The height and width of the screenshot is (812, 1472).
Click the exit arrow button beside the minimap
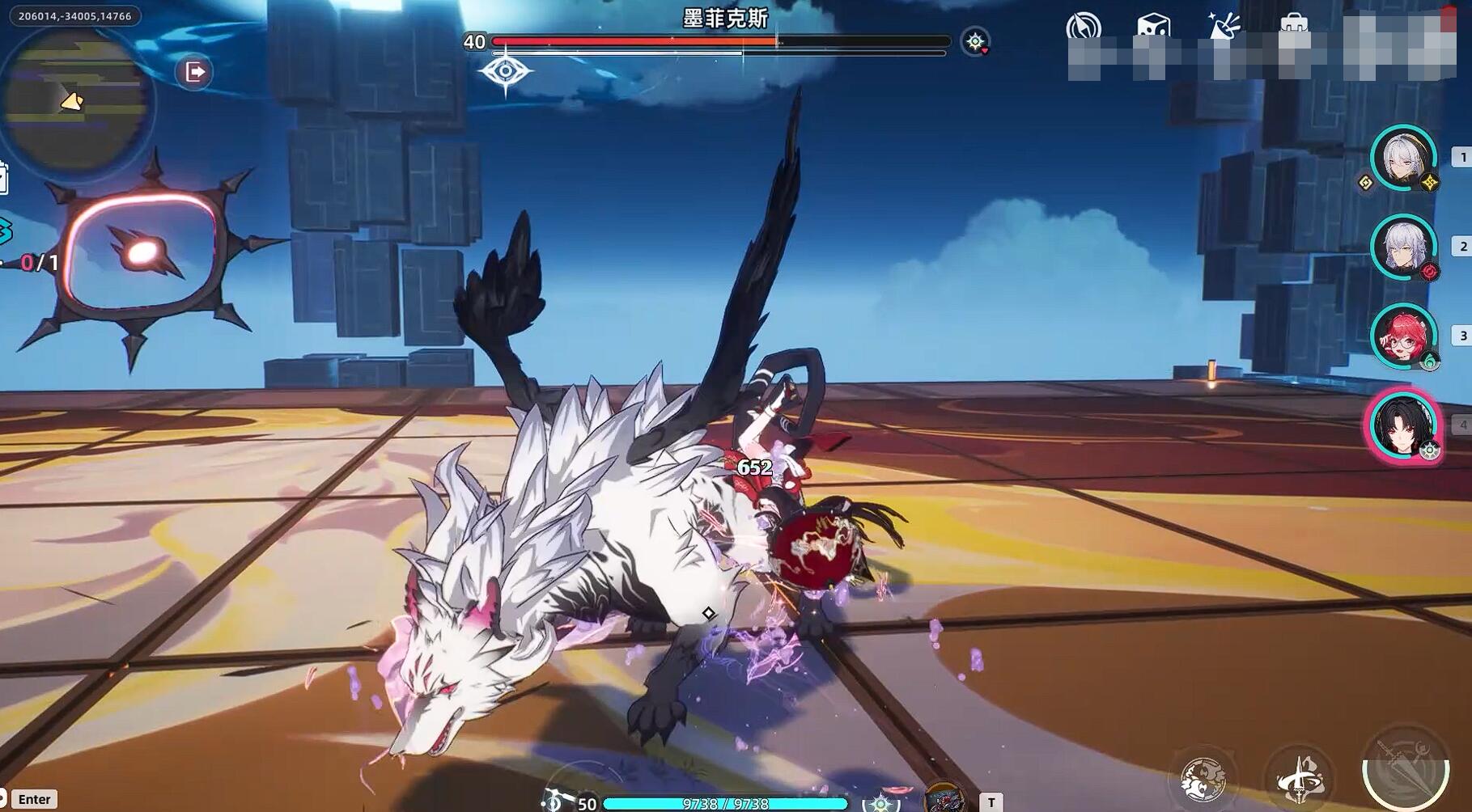(194, 72)
